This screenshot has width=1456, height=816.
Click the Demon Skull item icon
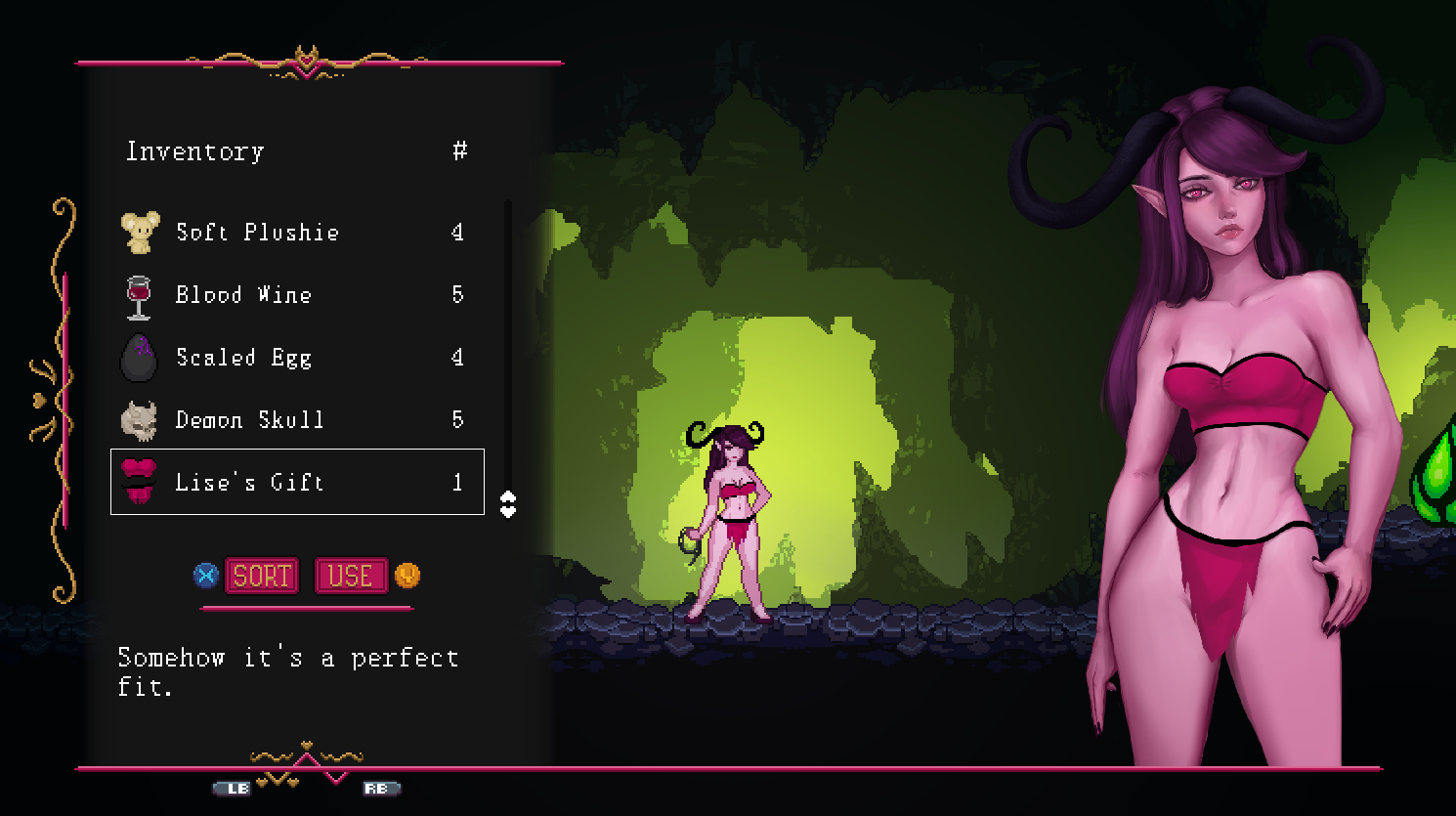(140, 419)
